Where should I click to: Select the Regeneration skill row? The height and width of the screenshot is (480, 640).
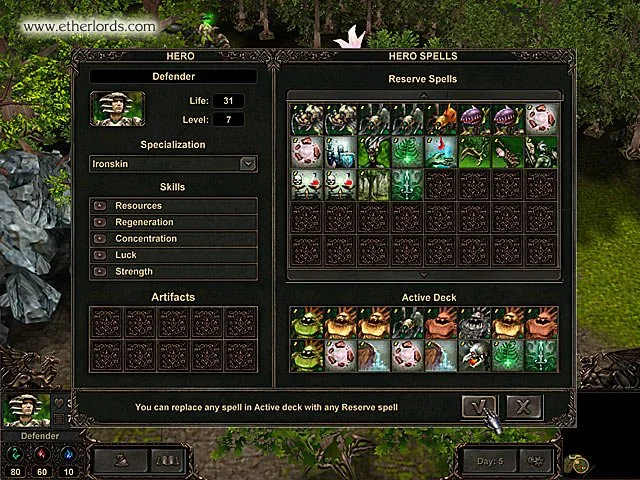coord(173,222)
